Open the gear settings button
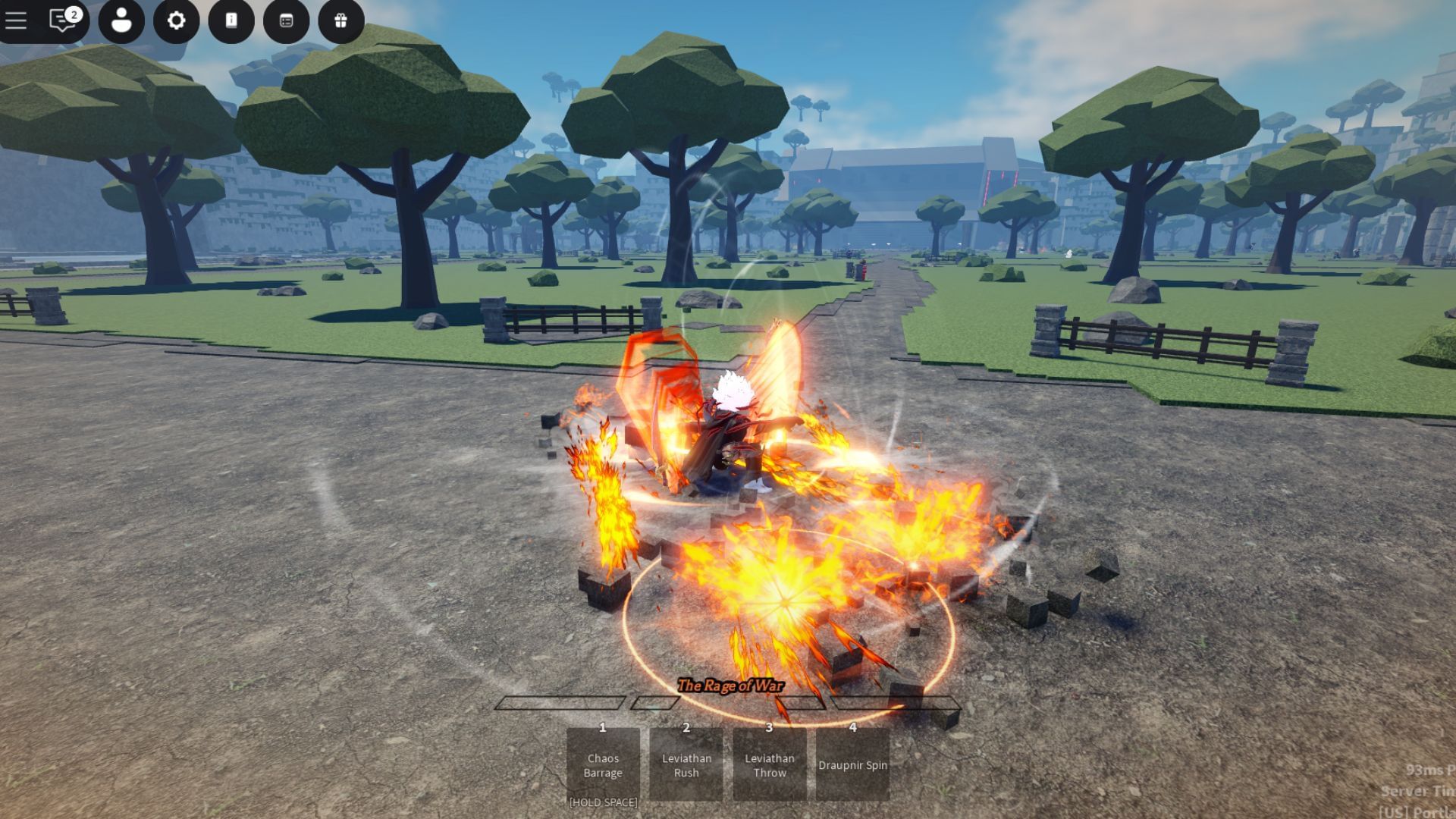This screenshot has height=819, width=1456. point(176,20)
